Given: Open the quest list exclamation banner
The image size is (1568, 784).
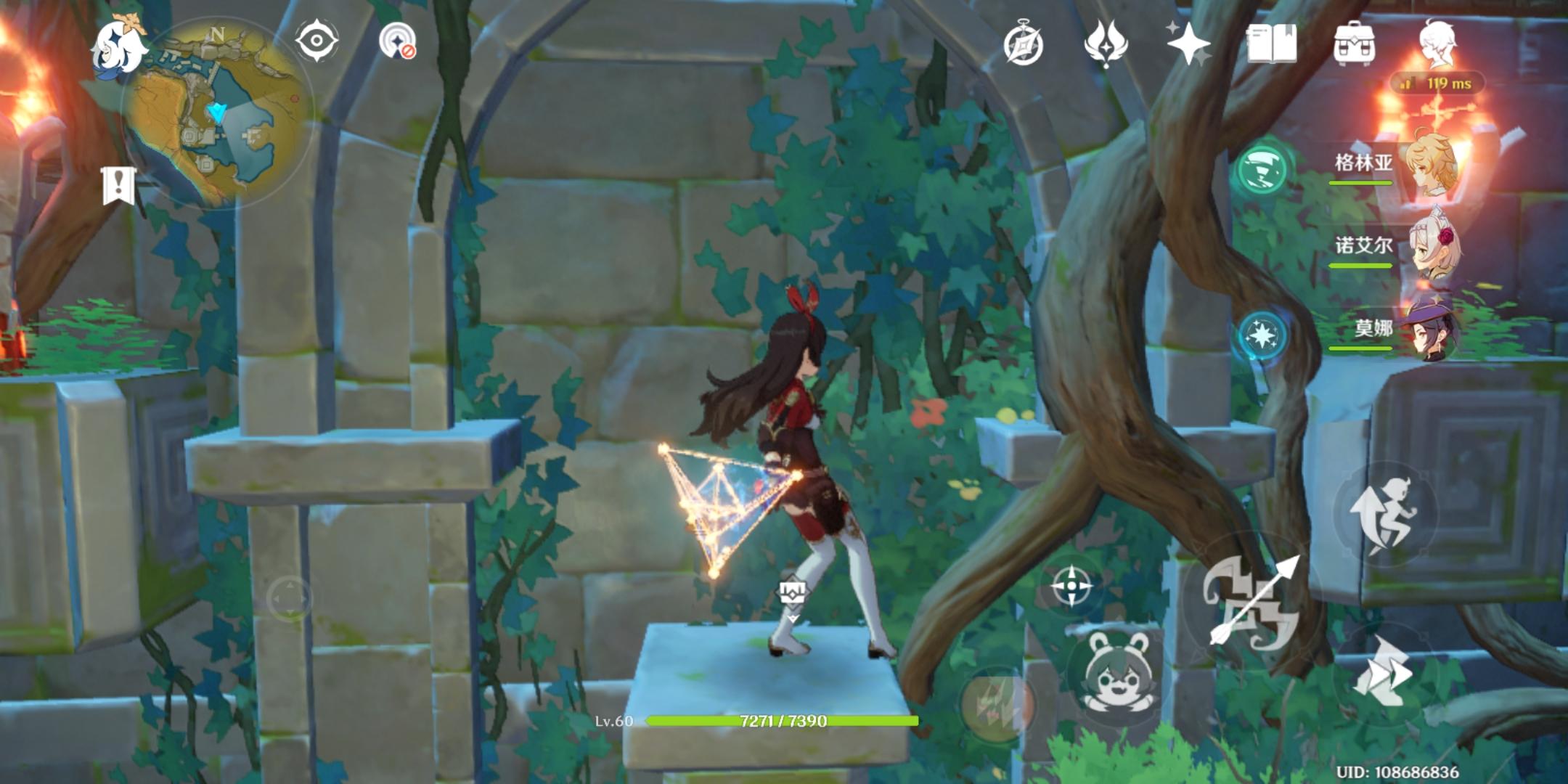Looking at the screenshot, I should click(x=118, y=185).
